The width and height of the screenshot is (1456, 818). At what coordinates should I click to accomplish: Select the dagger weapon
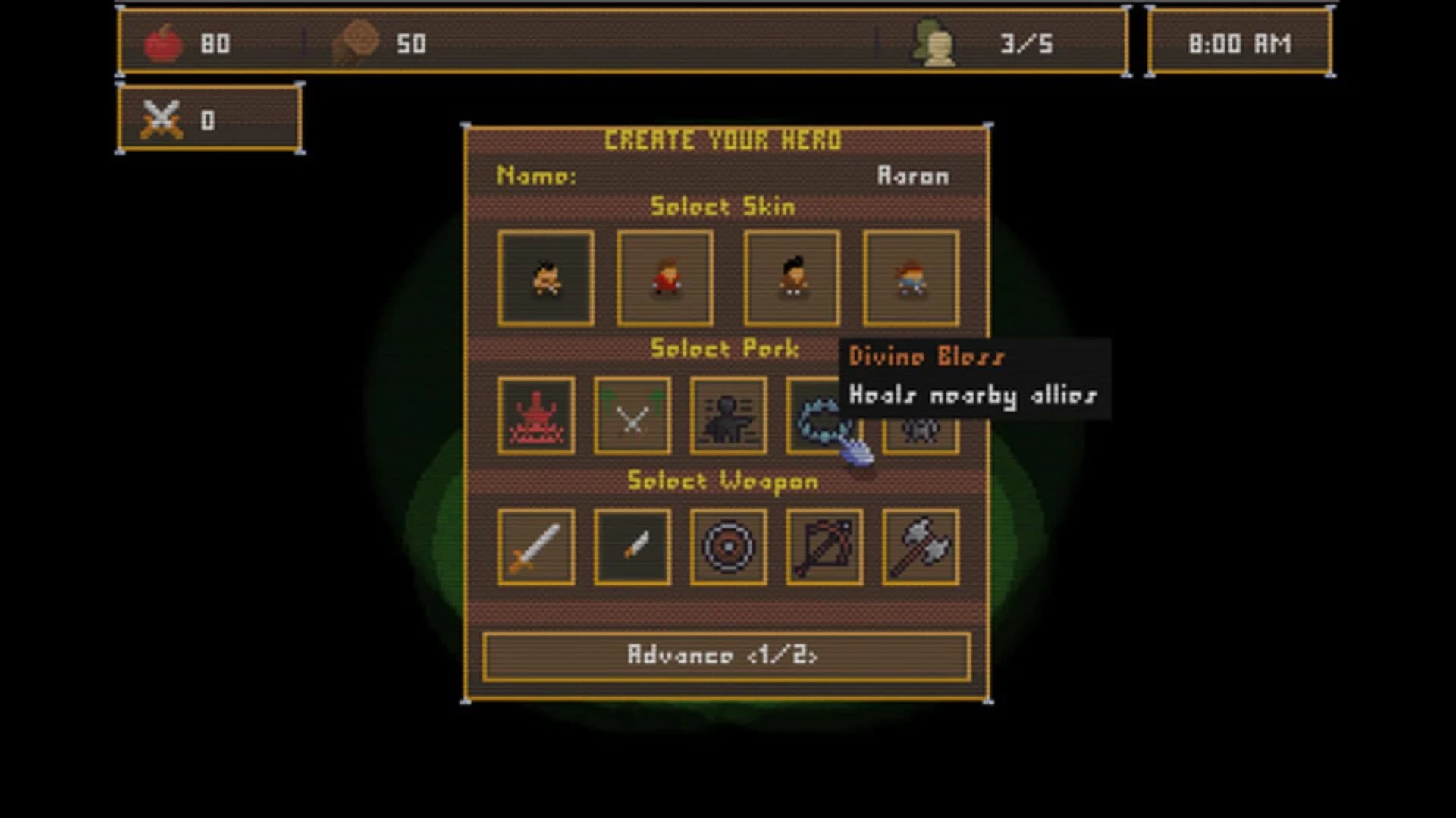pos(632,548)
